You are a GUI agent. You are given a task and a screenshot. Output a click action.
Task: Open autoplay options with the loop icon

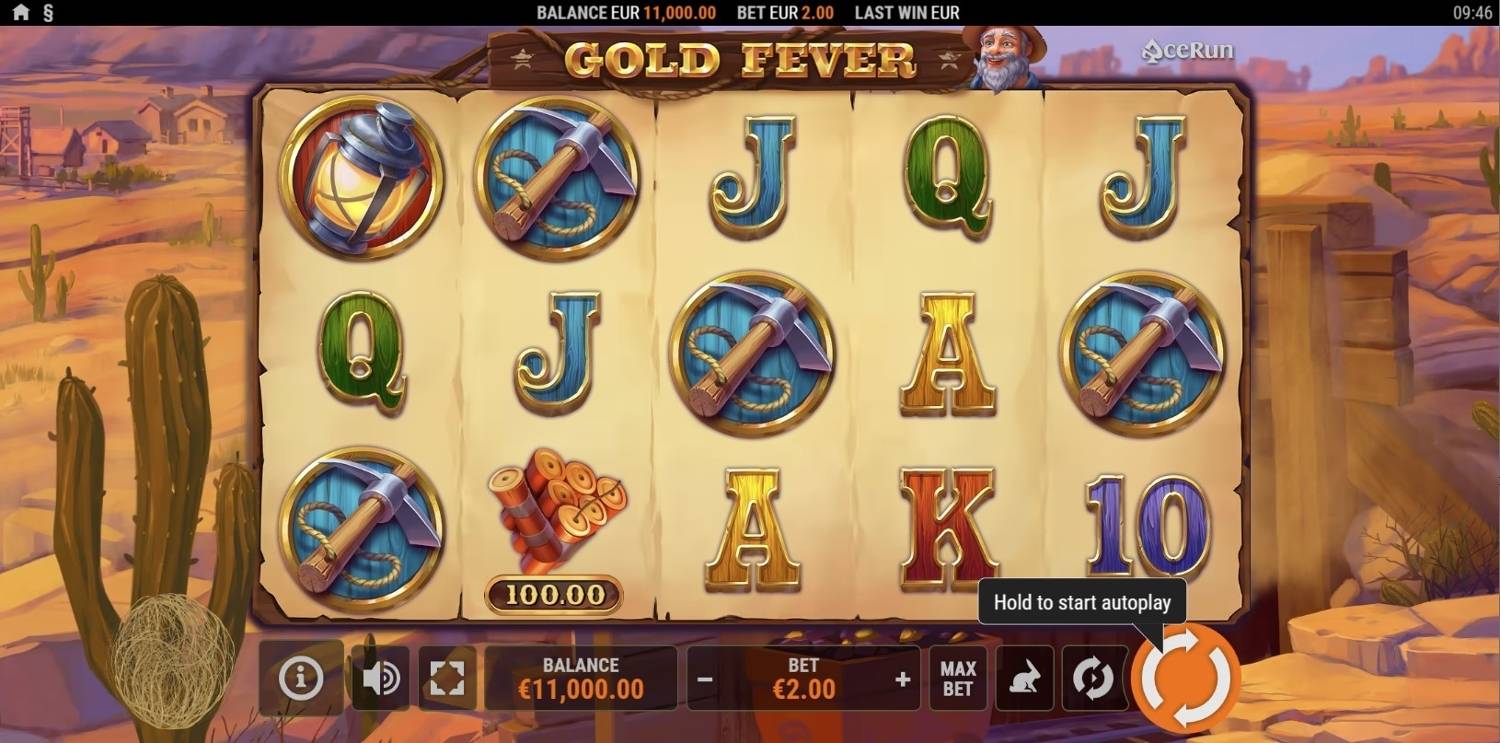1095,678
